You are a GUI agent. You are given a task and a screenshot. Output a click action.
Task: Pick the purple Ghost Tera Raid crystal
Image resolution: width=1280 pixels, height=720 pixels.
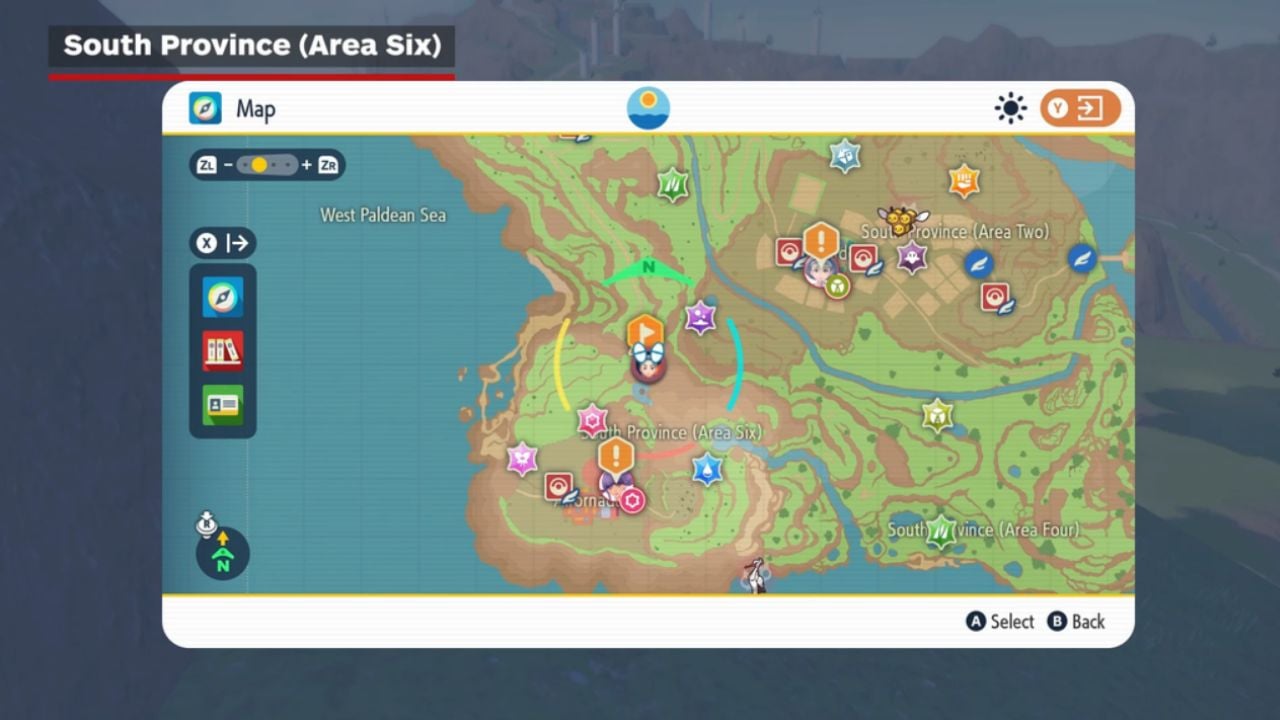[911, 258]
